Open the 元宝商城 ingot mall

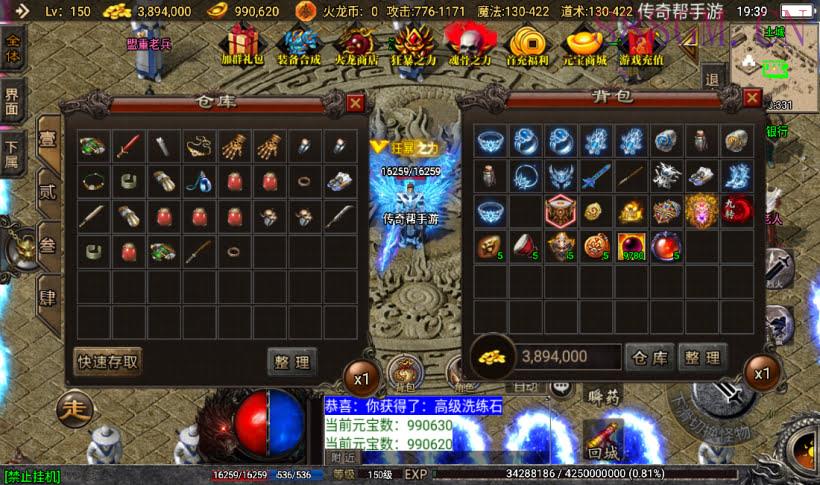584,44
